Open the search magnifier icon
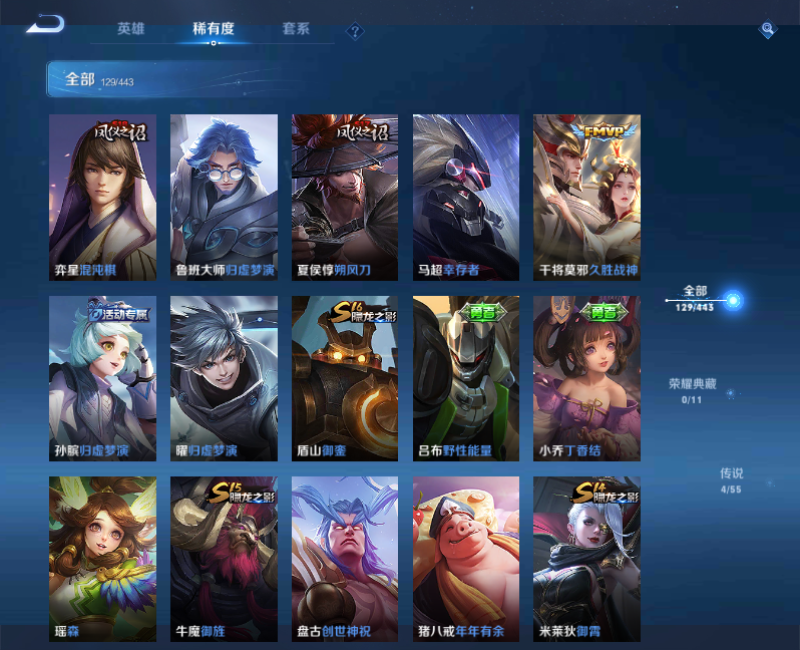This screenshot has width=800, height=650. pyautogui.click(x=767, y=30)
